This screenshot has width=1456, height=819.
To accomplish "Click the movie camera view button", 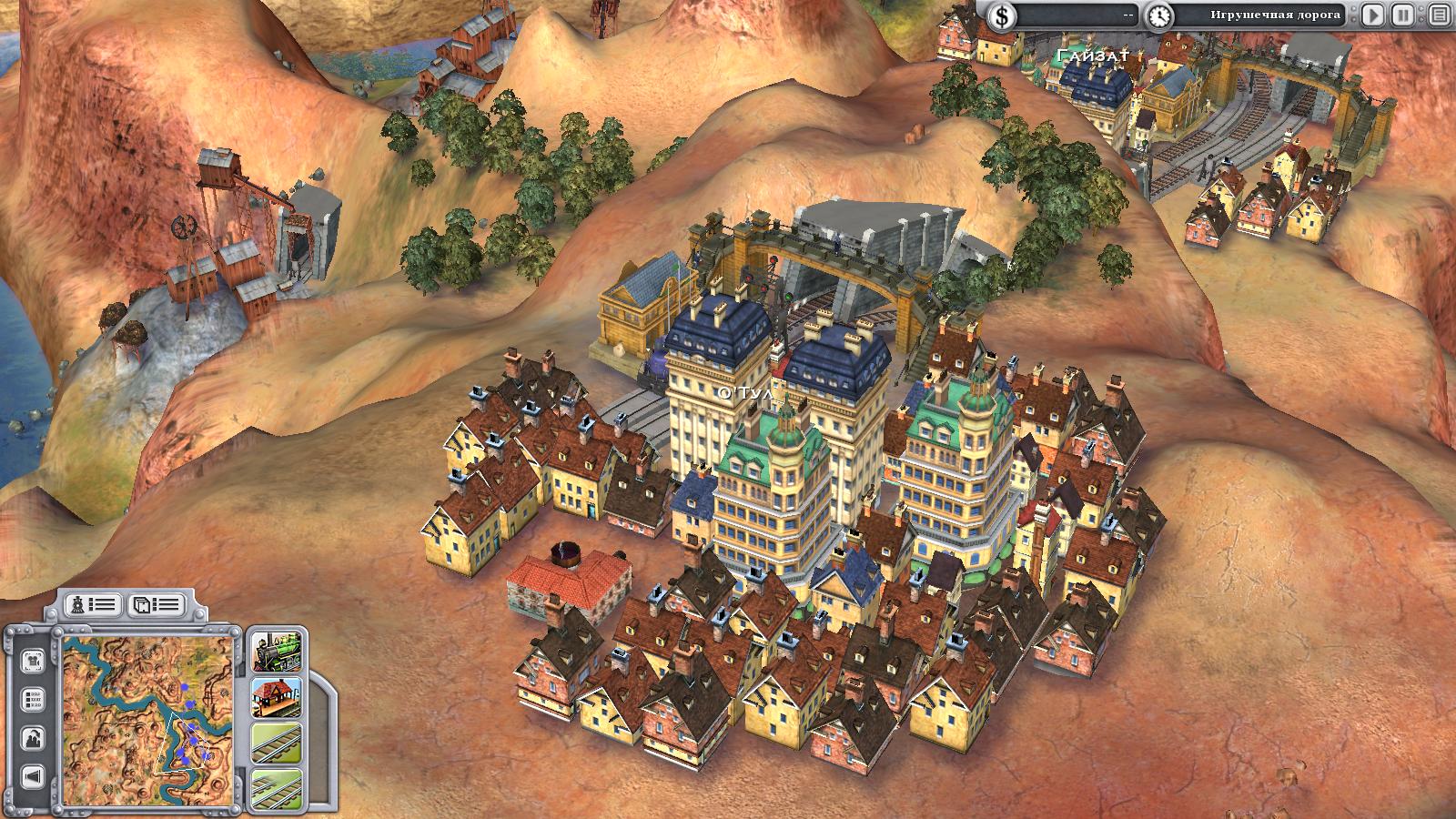I will tap(34, 660).
